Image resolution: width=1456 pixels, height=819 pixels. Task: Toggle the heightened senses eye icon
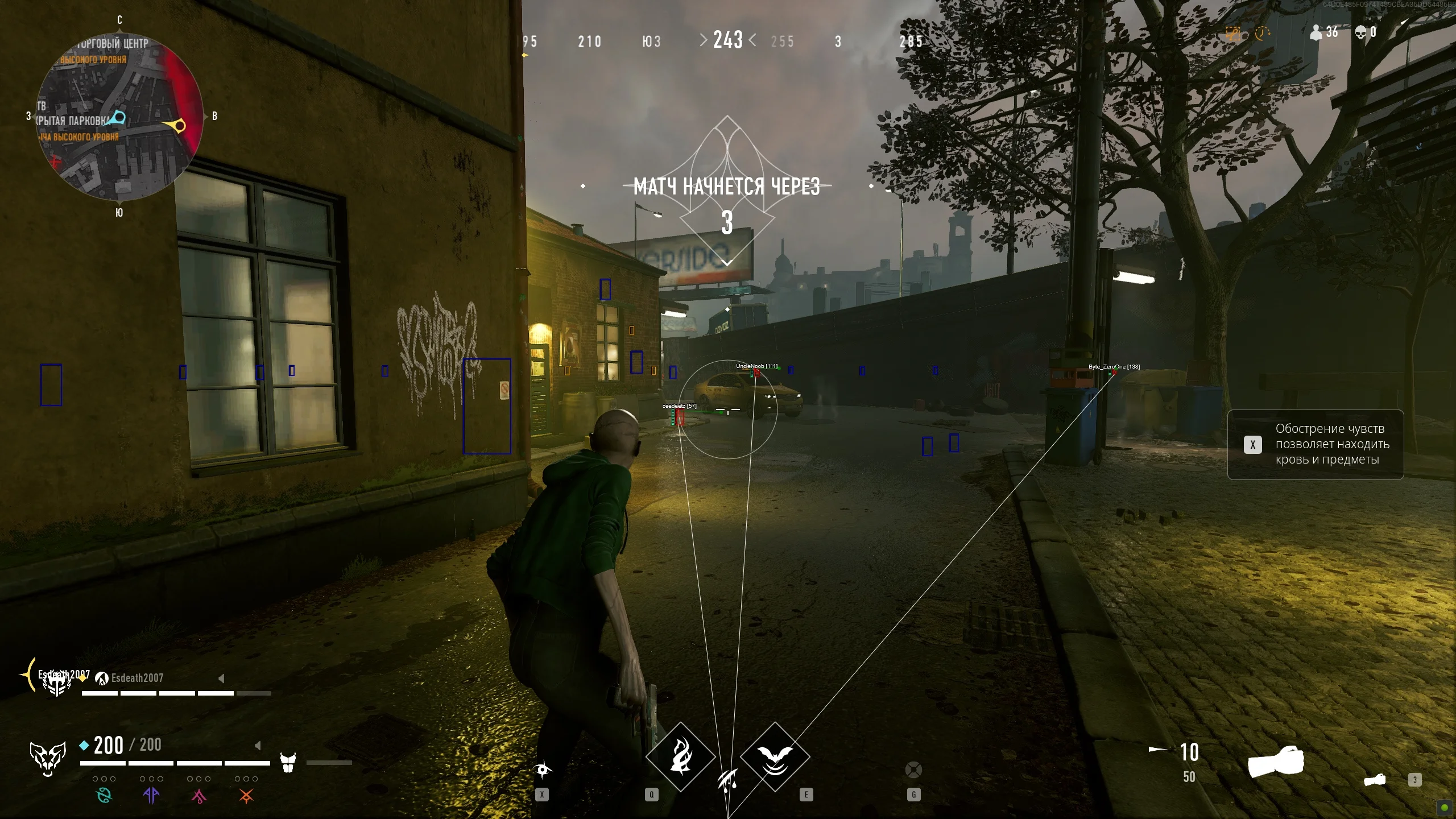pyautogui.click(x=543, y=770)
